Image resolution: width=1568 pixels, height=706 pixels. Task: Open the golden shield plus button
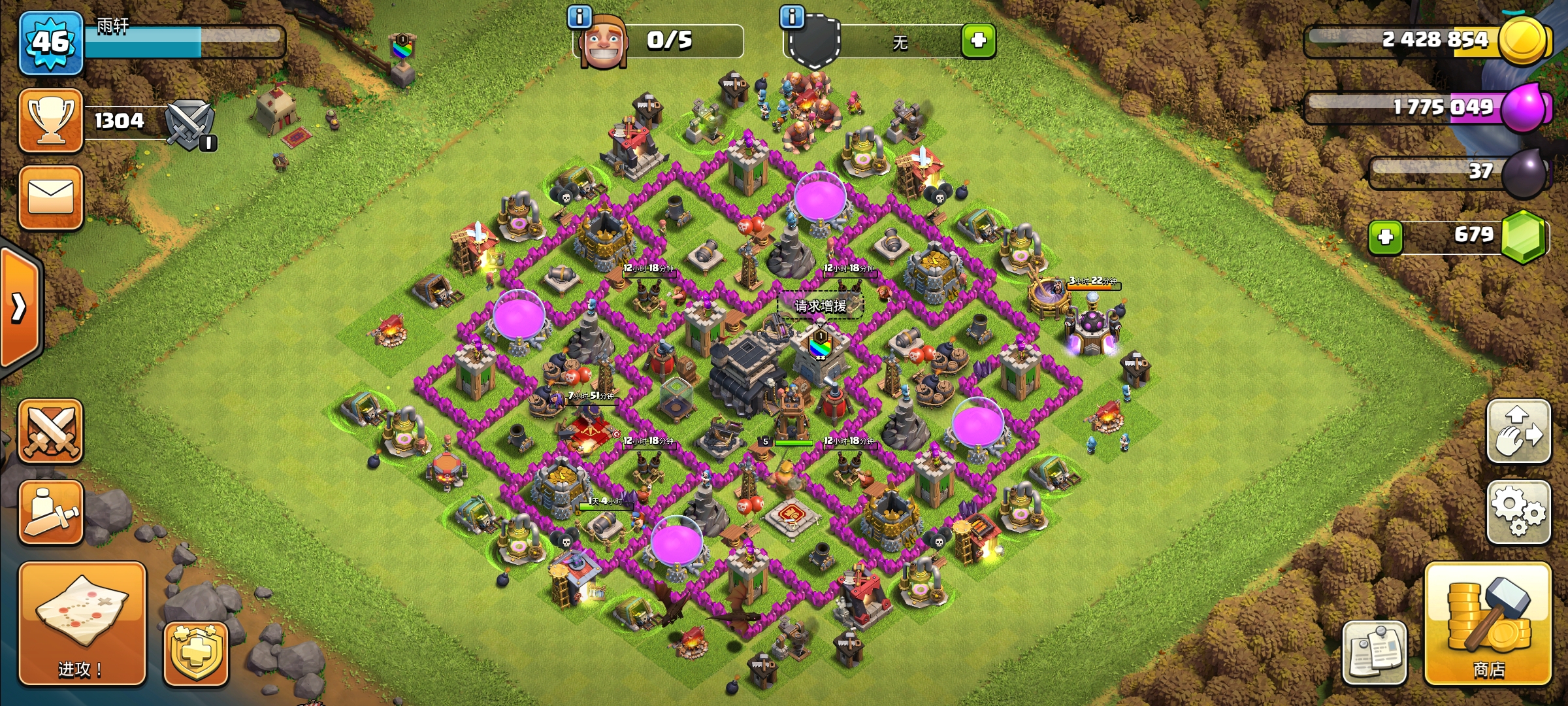click(195, 654)
